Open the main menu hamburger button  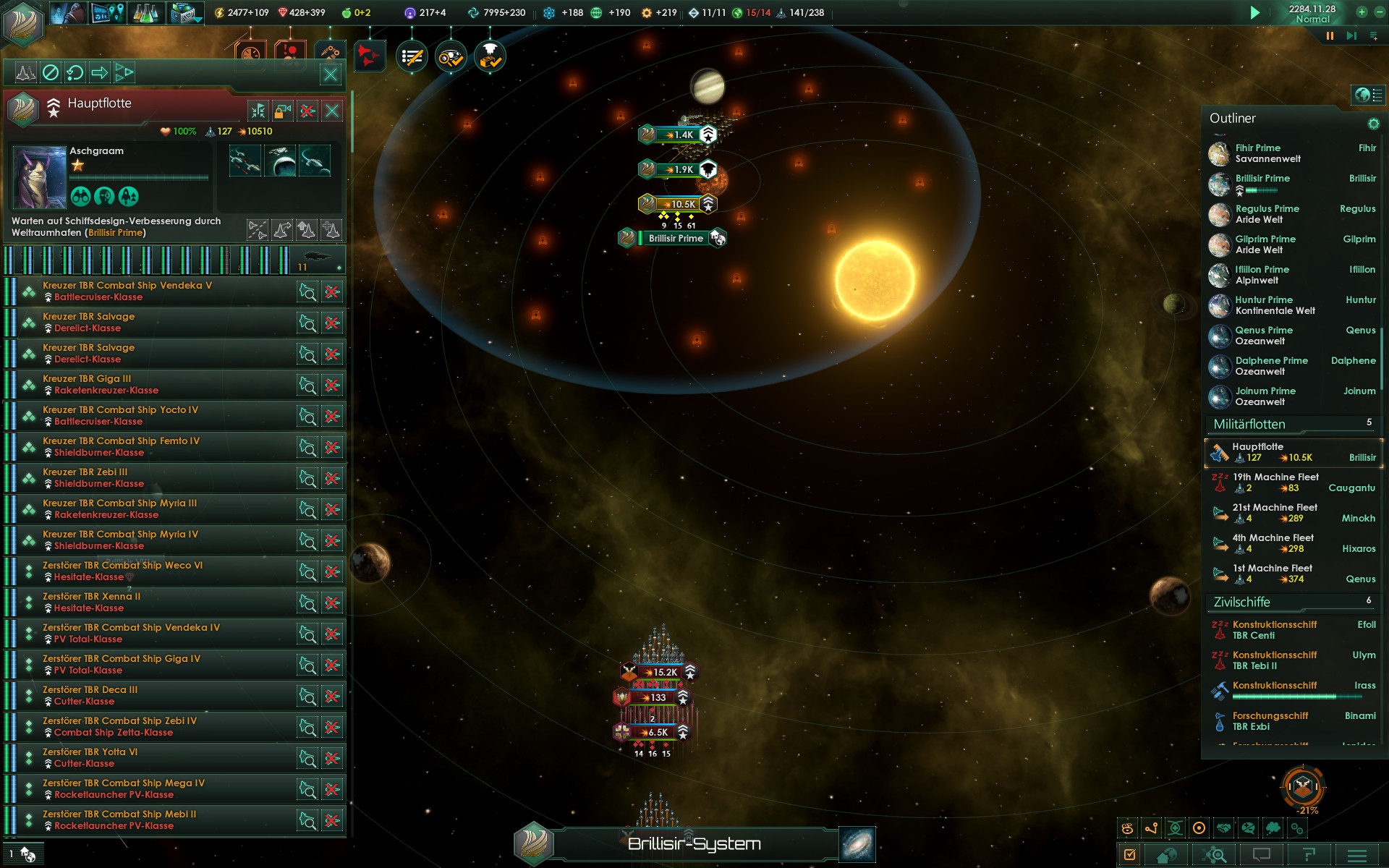pyautogui.click(x=1357, y=855)
